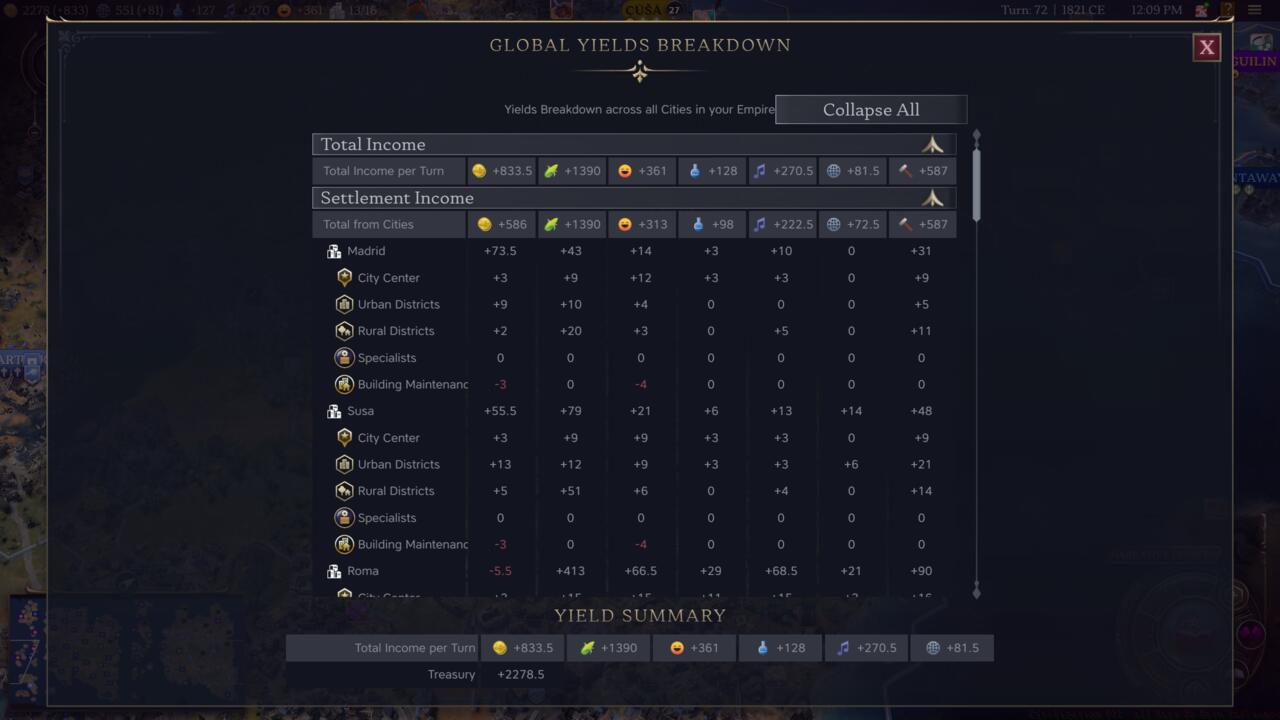Image resolution: width=1280 pixels, height=720 pixels.
Task: Click the Specialists icon under Madrid
Action: coord(344,357)
